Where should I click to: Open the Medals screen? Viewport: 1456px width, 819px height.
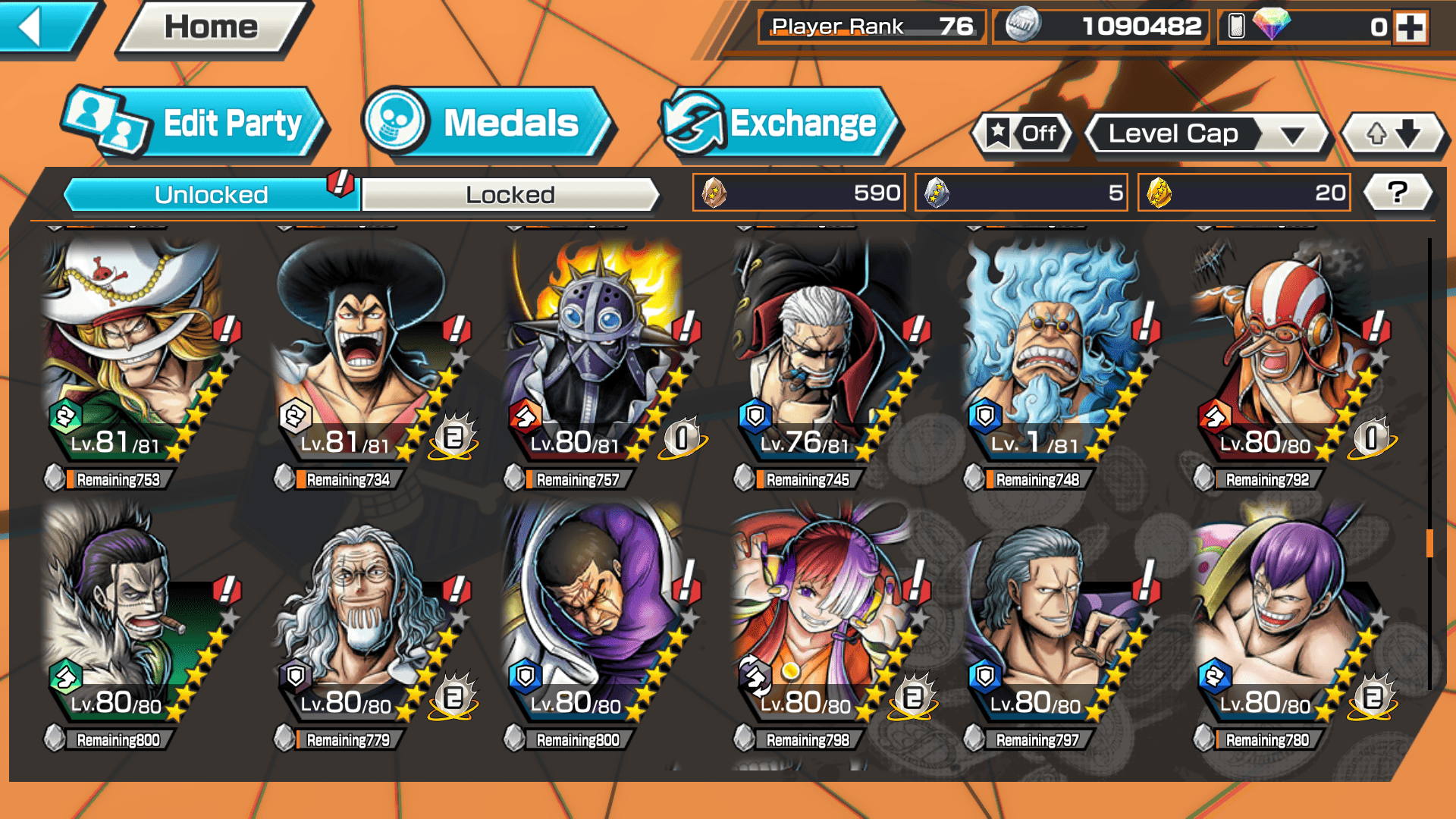[x=488, y=124]
